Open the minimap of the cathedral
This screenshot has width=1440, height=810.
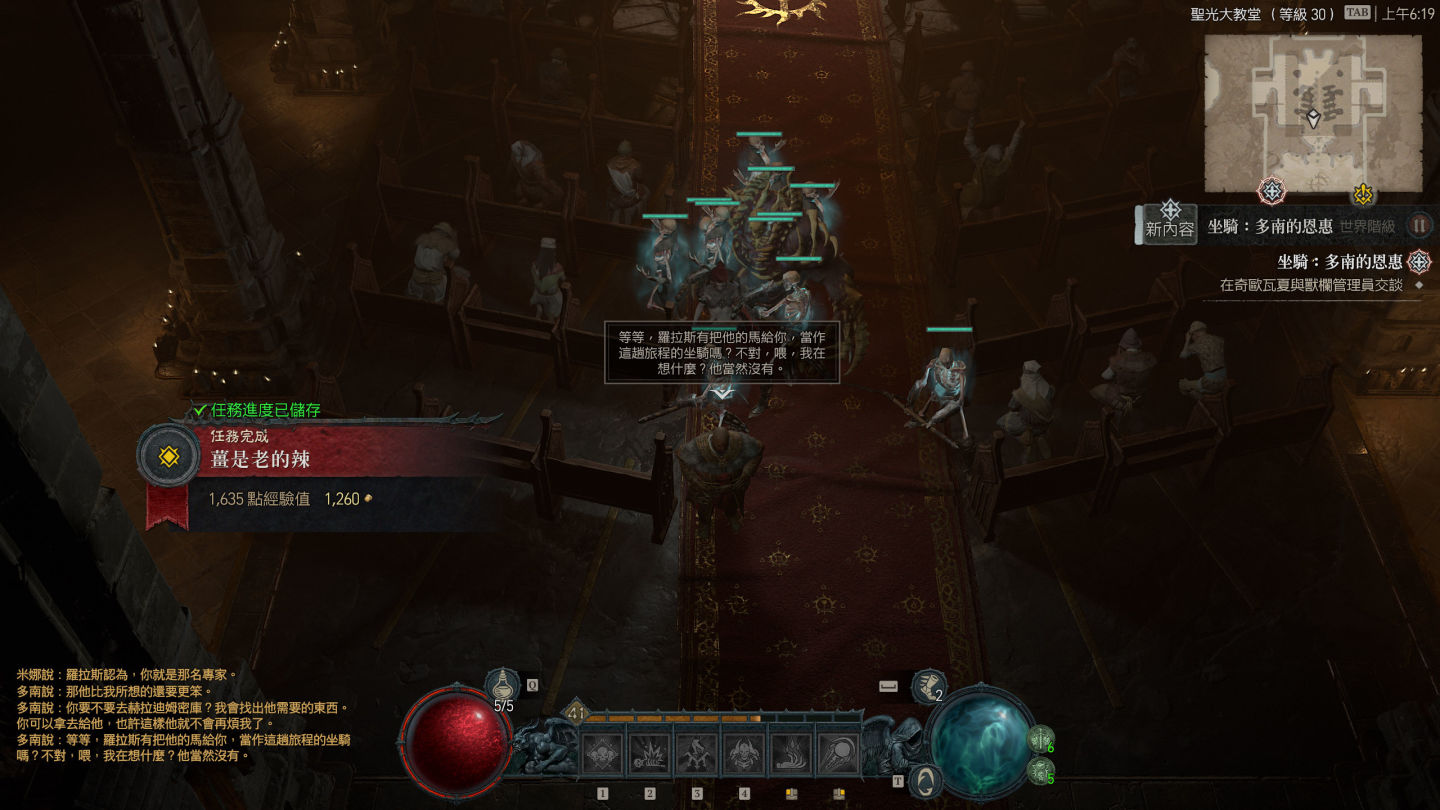coord(1312,113)
